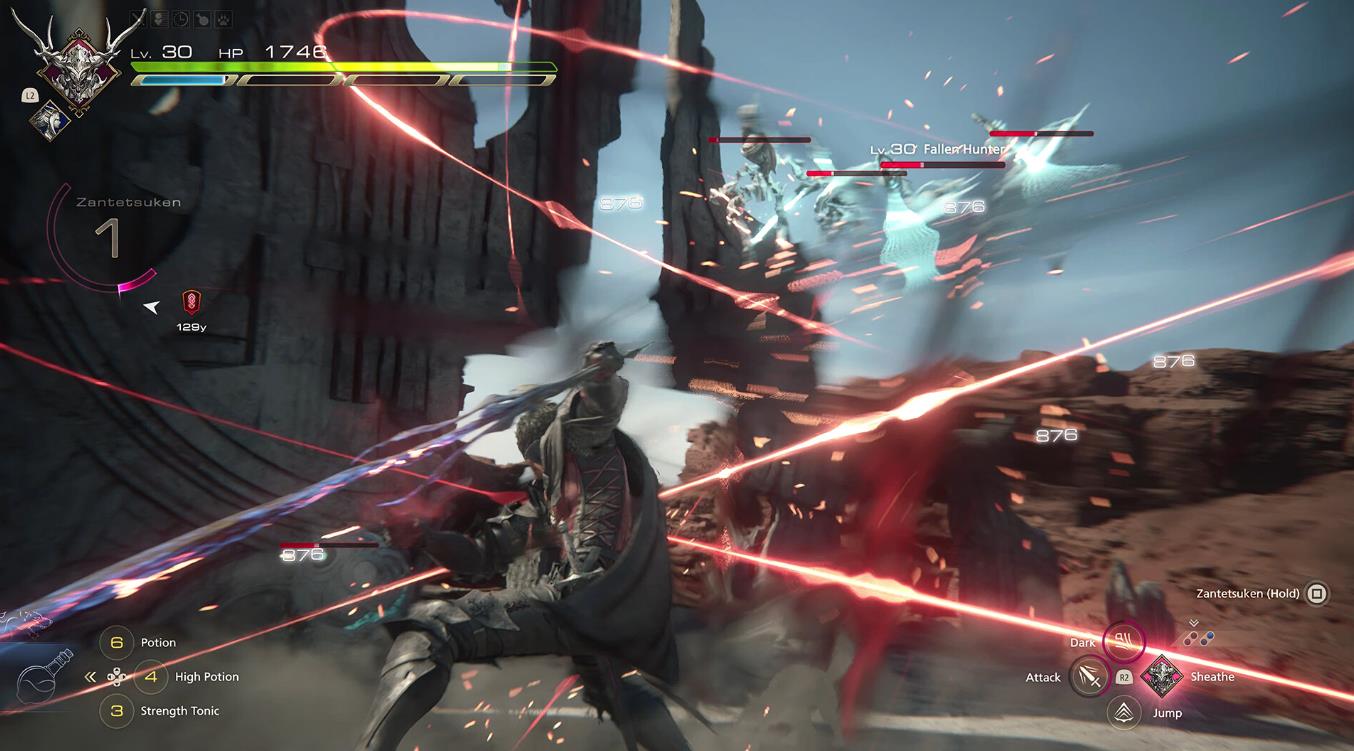Viewport: 1354px width, 751px height.
Task: Trigger the Attack sword icon
Action: point(1089,677)
